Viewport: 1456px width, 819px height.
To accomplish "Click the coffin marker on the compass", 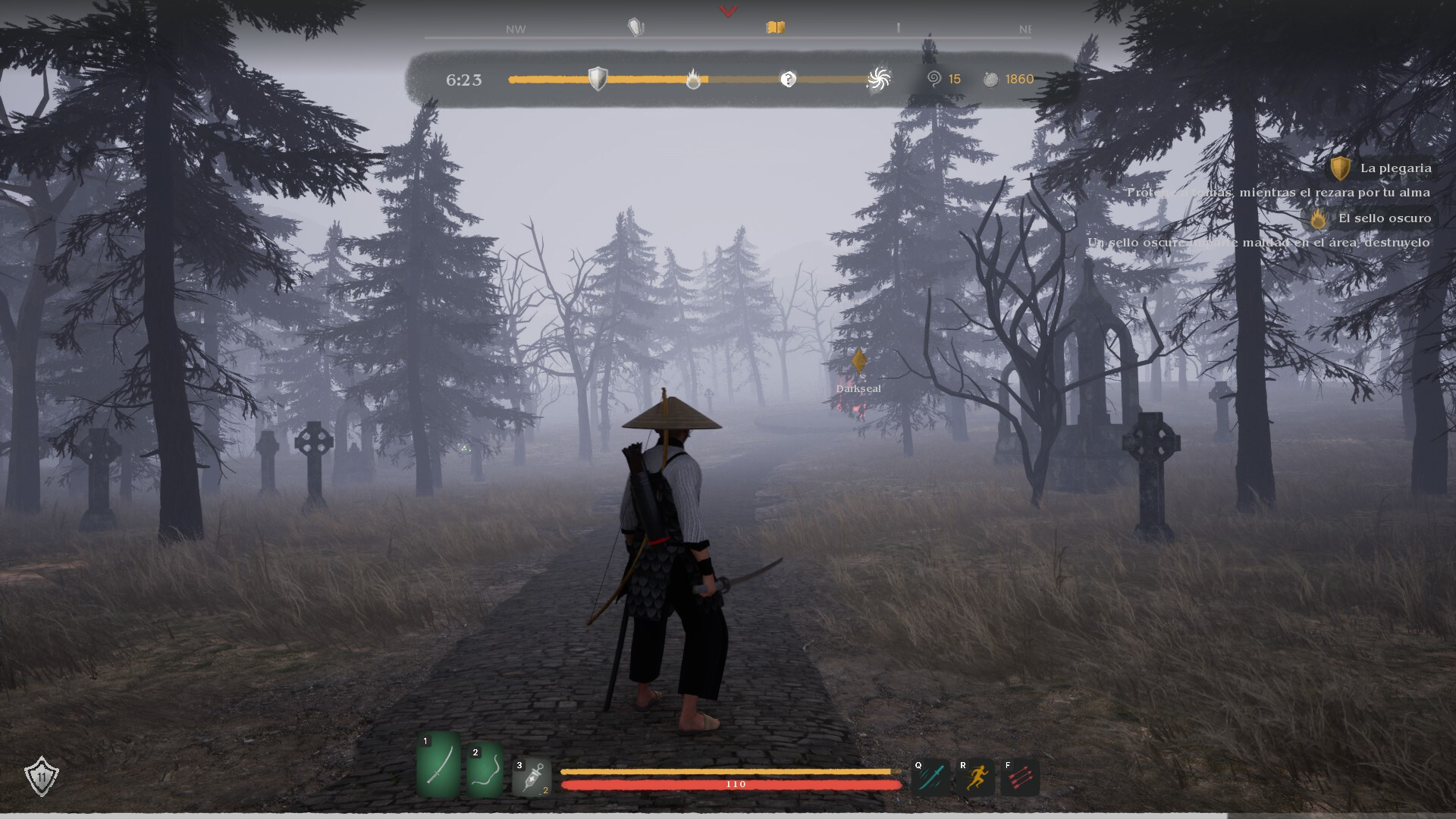I will (x=635, y=28).
